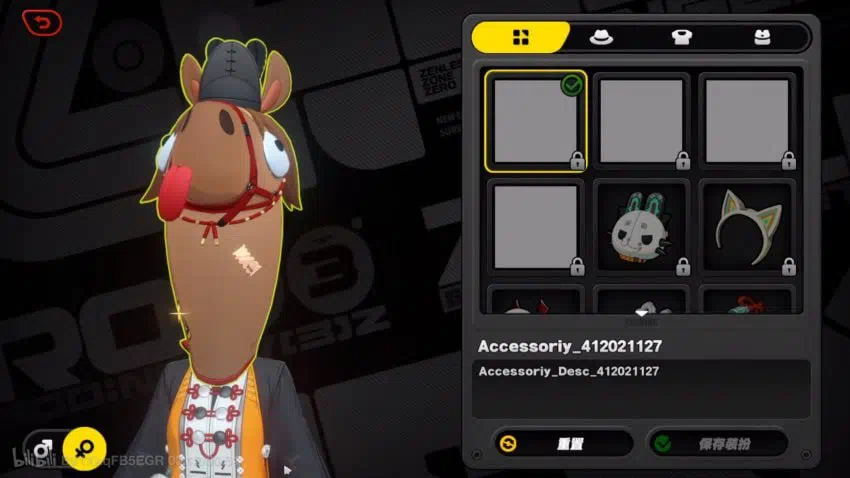The image size is (850, 478).
Task: Save outfit with the 保存装扮 button
Action: coord(717,442)
